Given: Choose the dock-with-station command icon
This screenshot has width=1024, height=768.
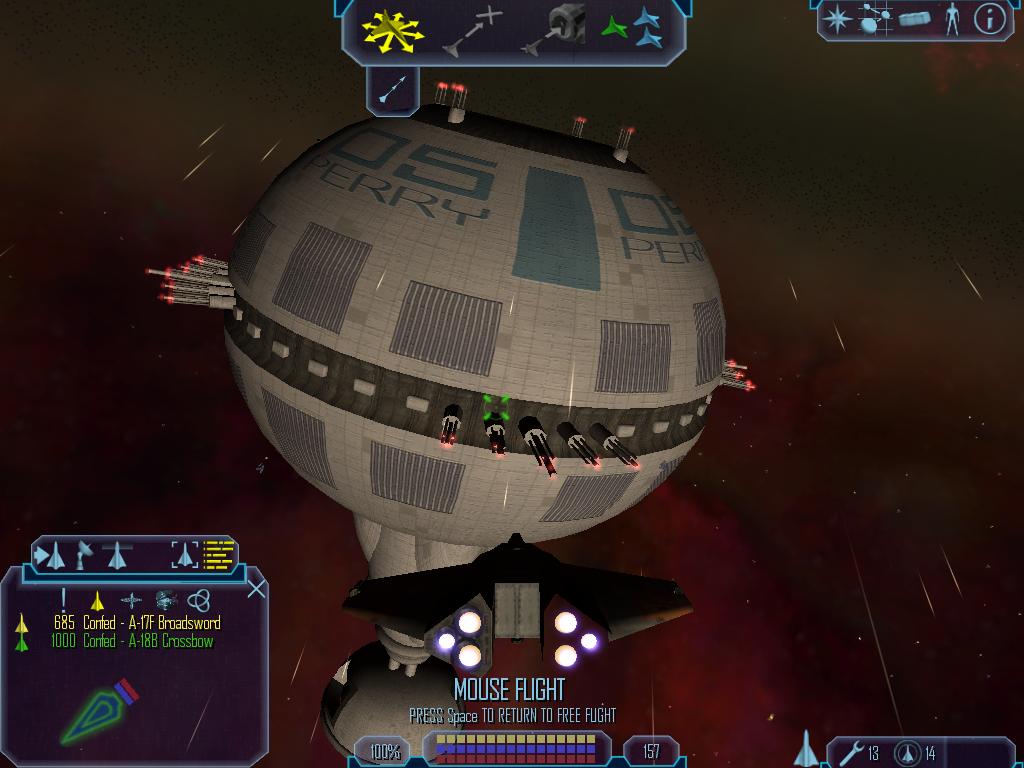Looking at the screenshot, I should tap(553, 30).
